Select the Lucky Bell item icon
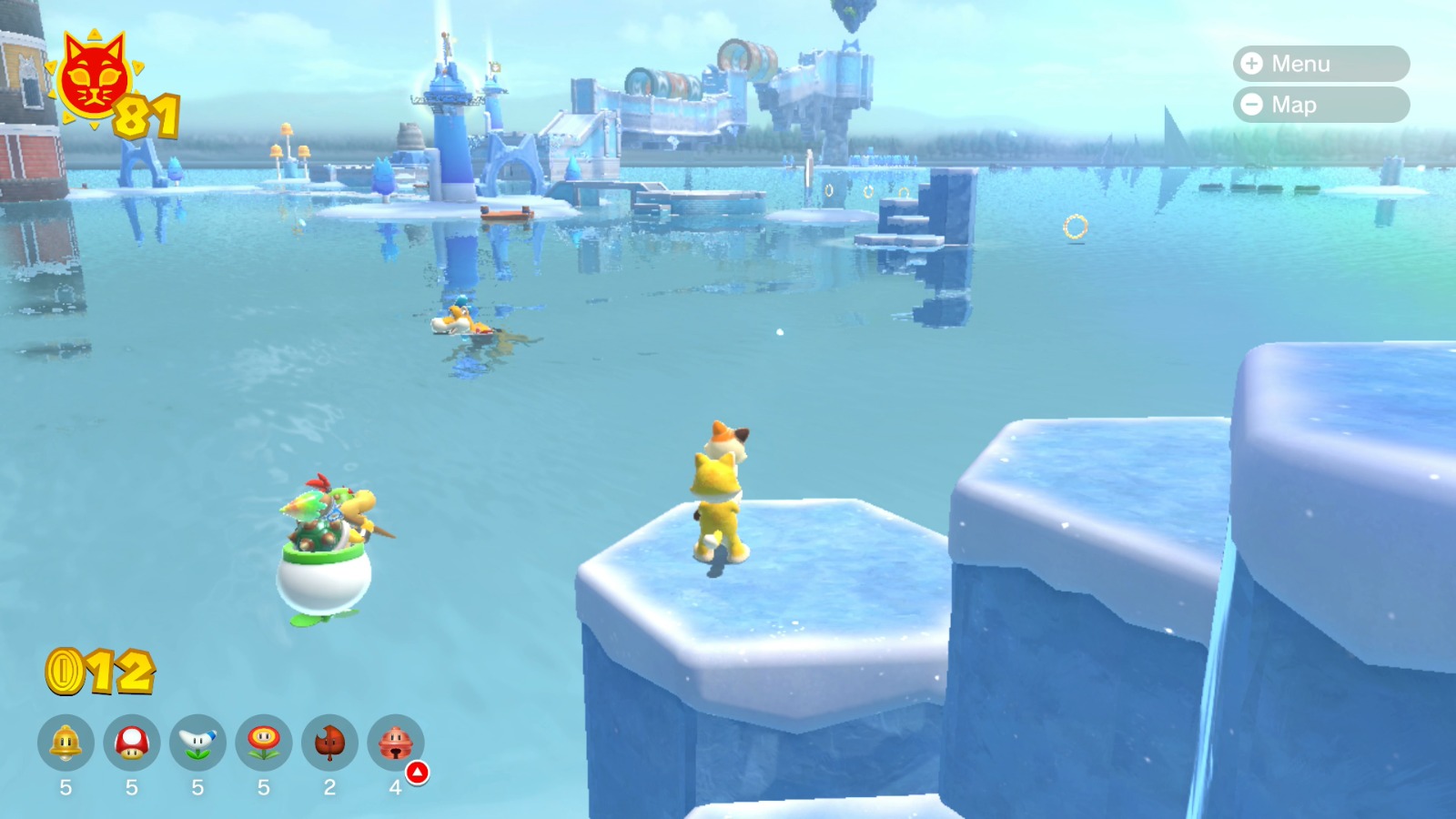Viewport: 1456px width, 819px height. [395, 742]
